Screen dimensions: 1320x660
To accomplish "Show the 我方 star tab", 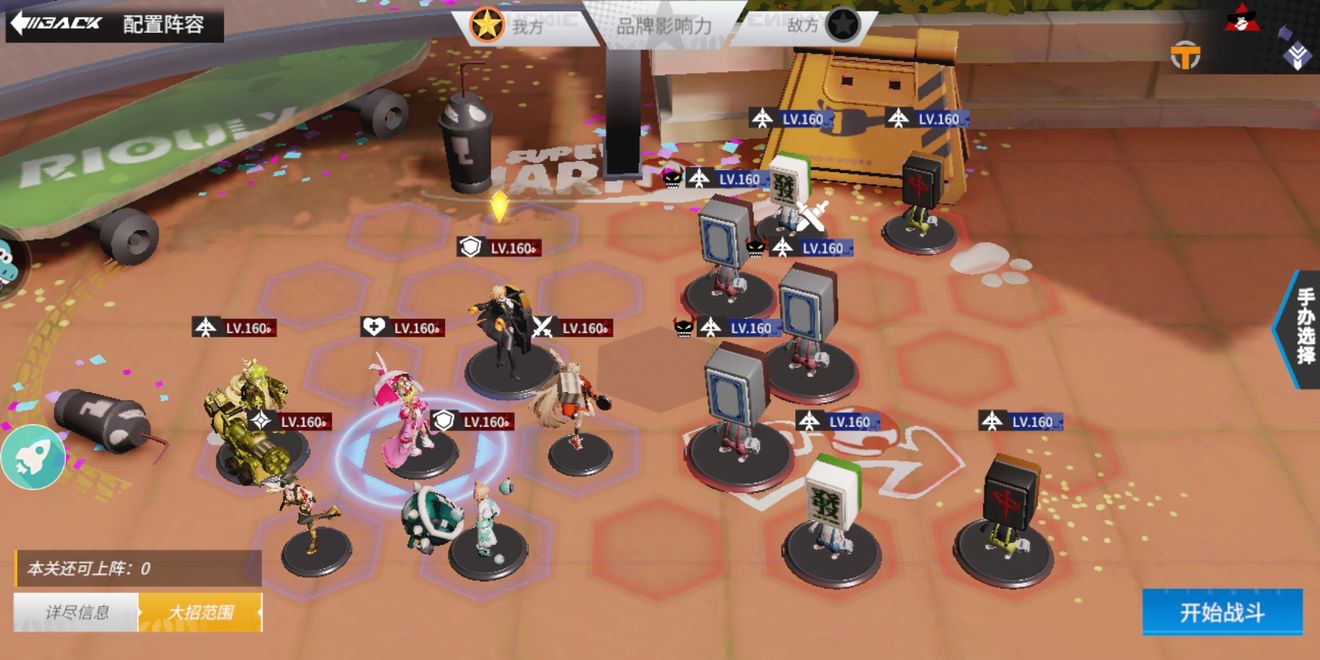I will pyautogui.click(x=508, y=26).
